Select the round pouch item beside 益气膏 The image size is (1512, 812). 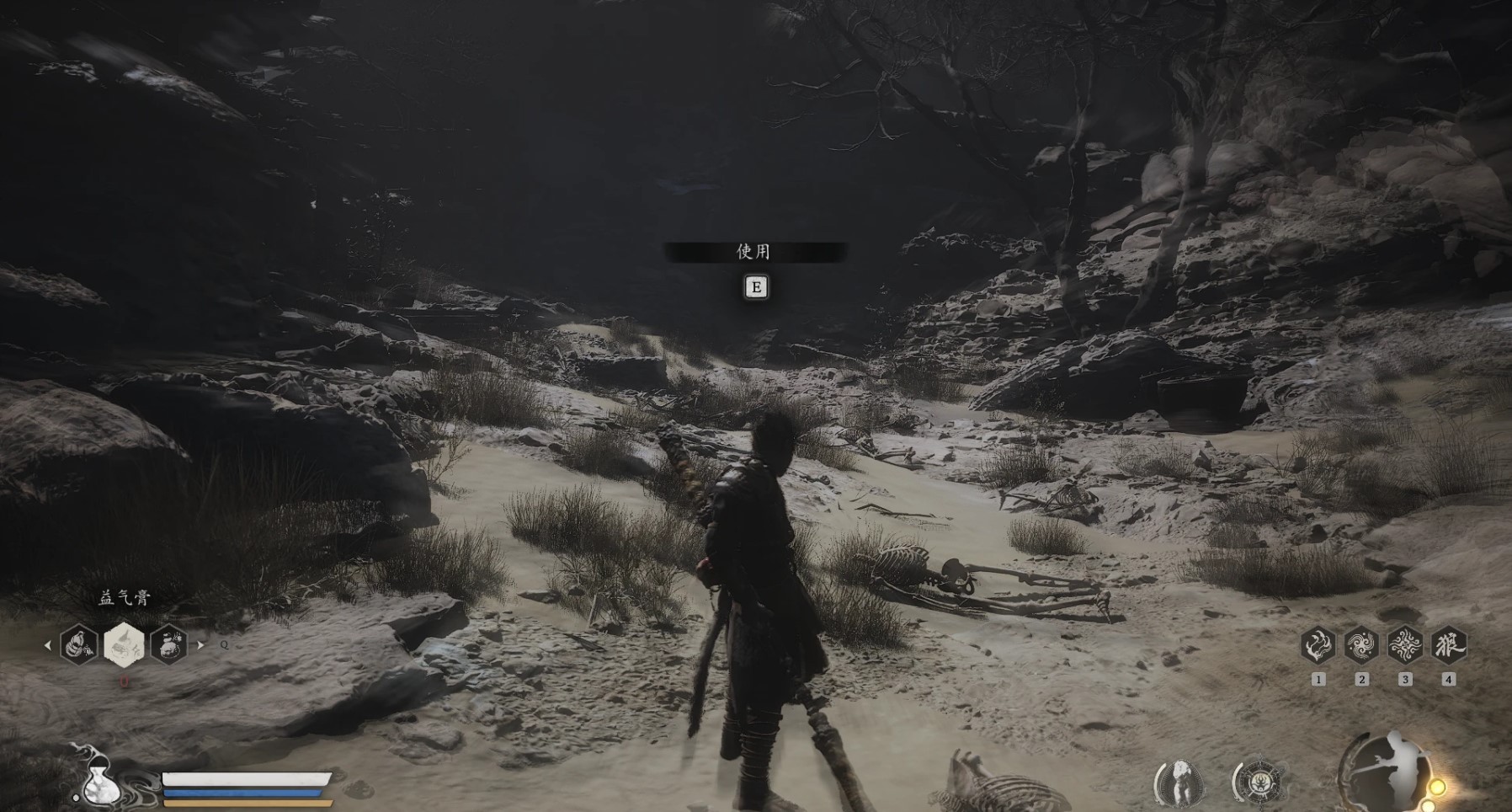pos(168,645)
